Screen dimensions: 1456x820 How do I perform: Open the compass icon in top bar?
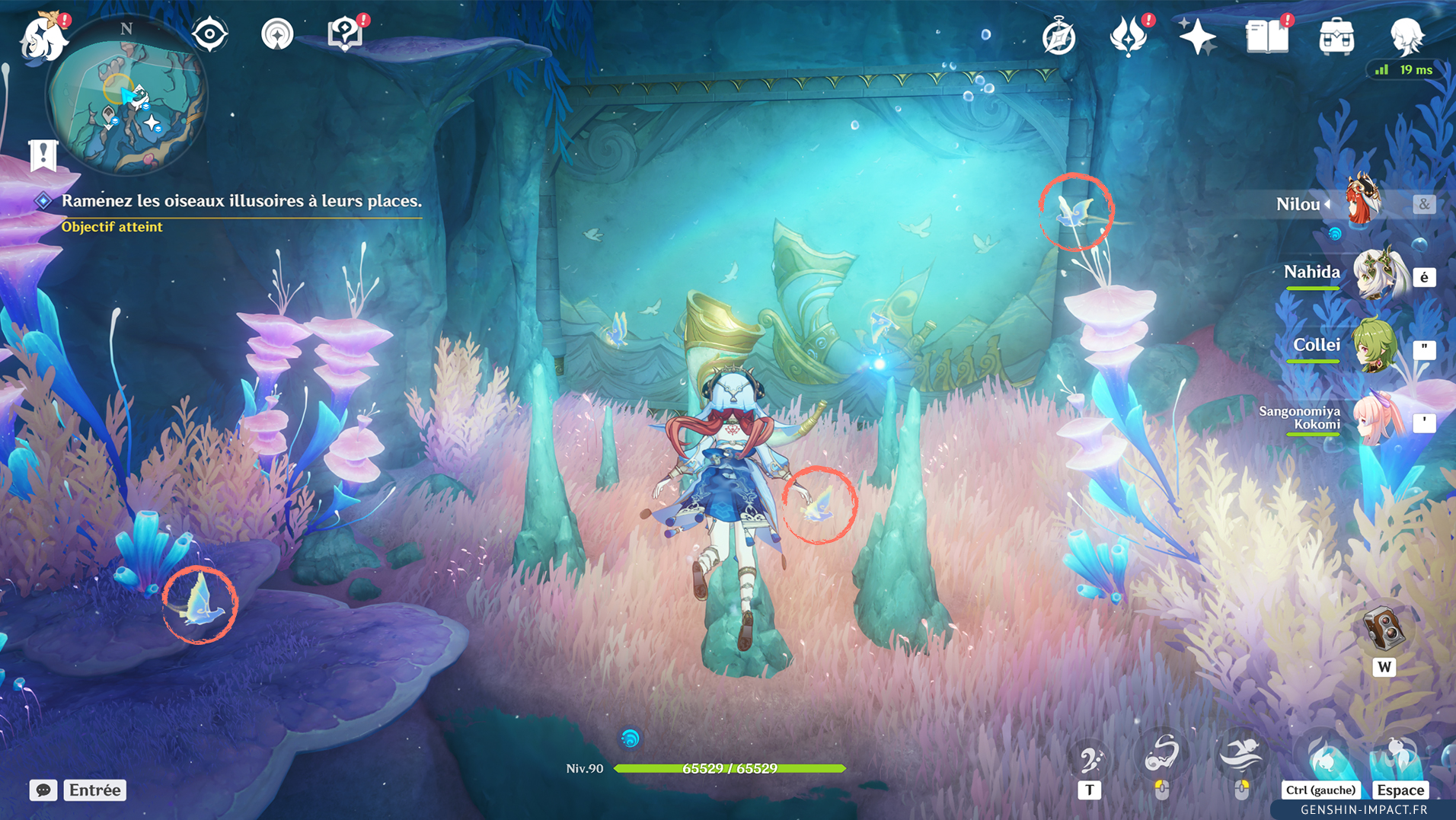point(1058,37)
